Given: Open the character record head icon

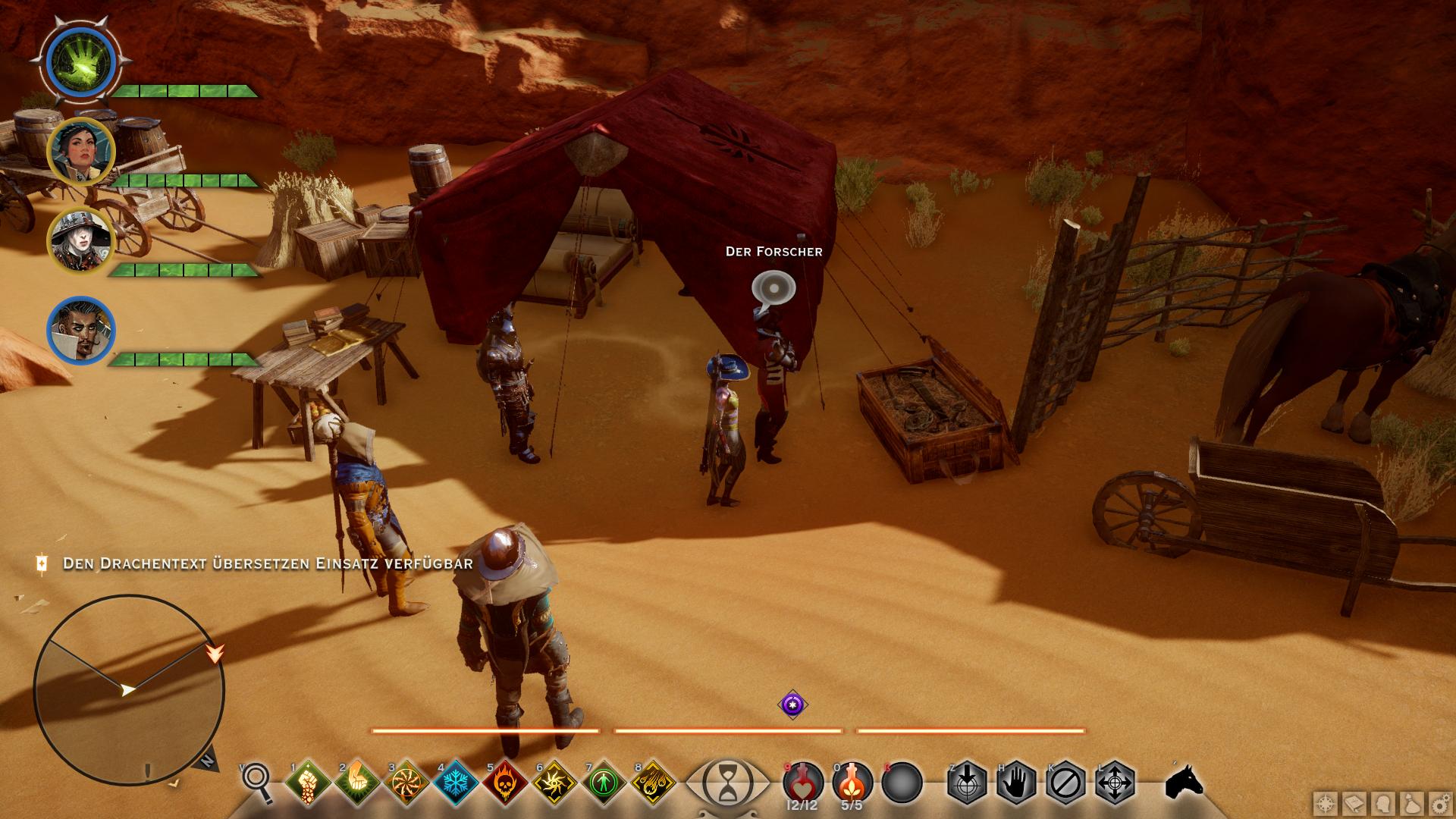Looking at the screenshot, I should (x=1382, y=803).
